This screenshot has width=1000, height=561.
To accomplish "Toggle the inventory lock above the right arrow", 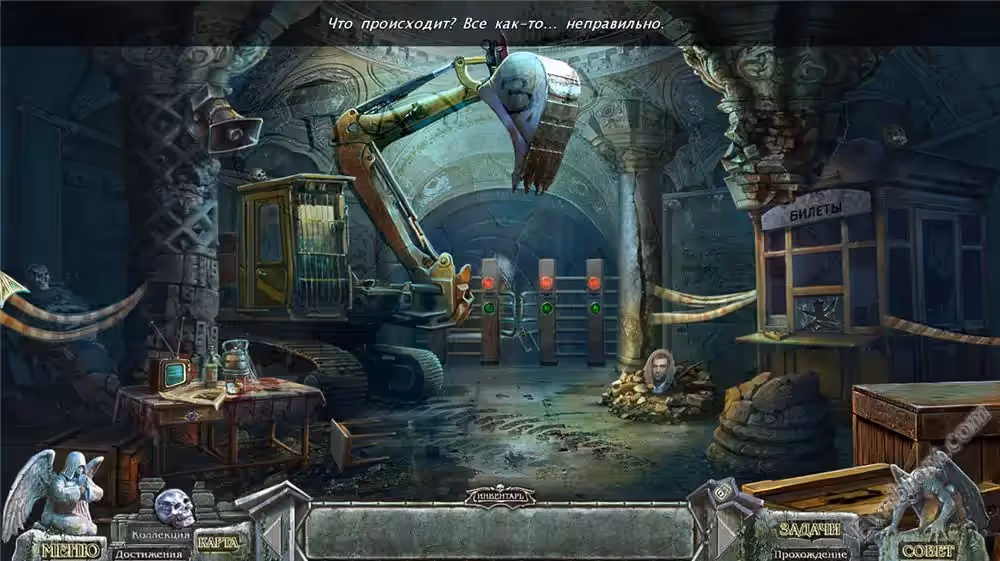I will click(x=721, y=492).
